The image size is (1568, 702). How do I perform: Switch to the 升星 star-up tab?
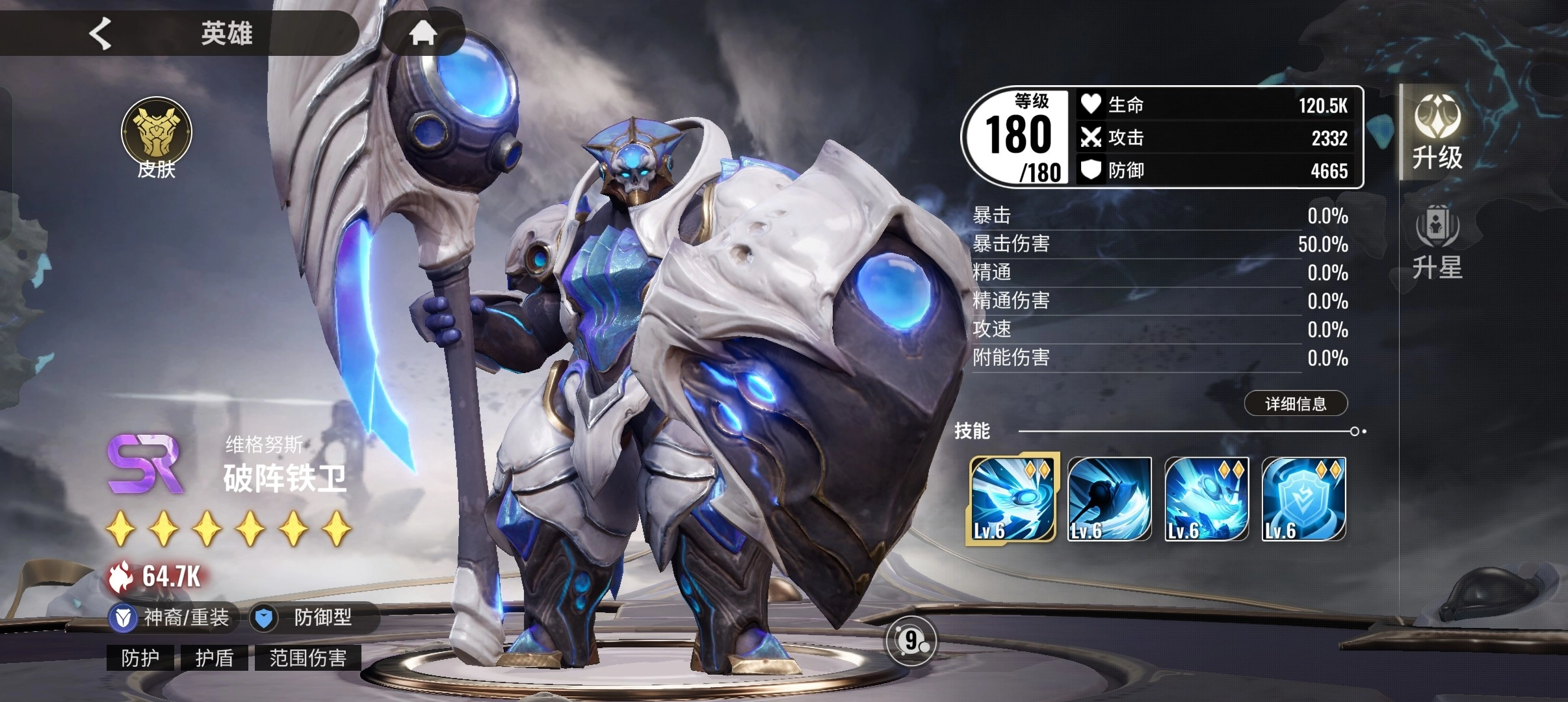click(x=1437, y=242)
